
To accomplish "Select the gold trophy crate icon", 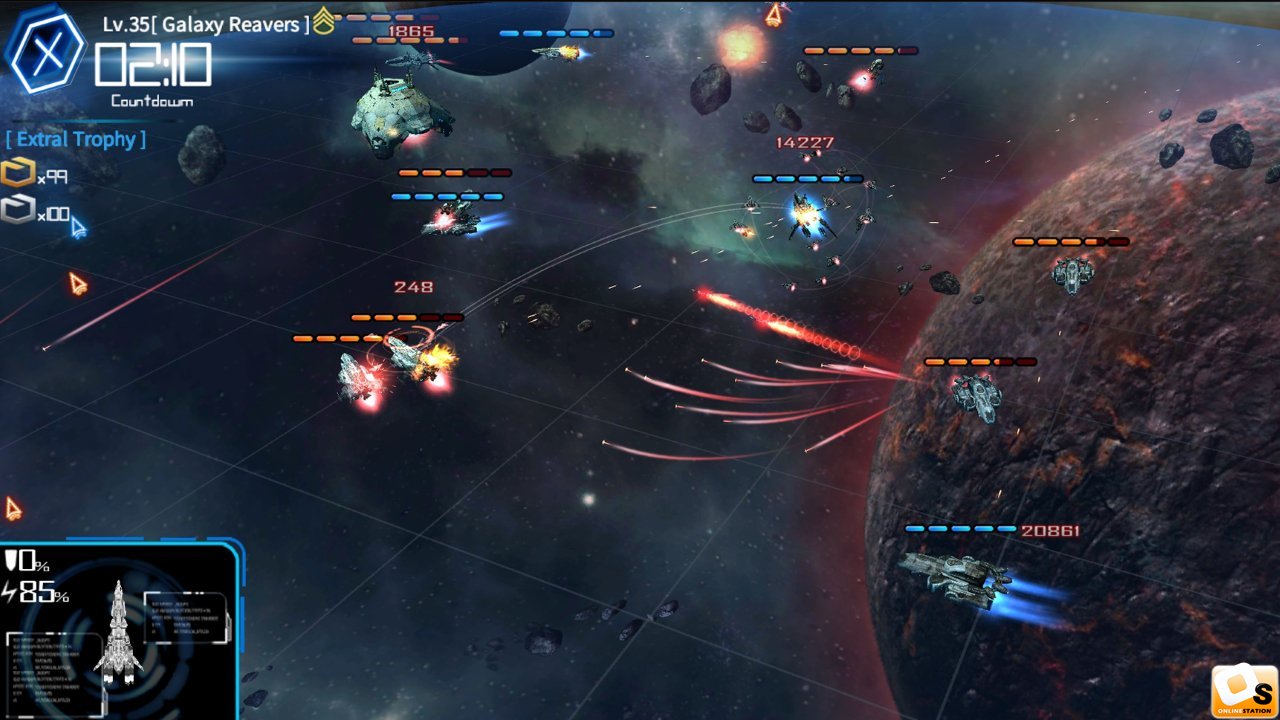I will click(17, 174).
